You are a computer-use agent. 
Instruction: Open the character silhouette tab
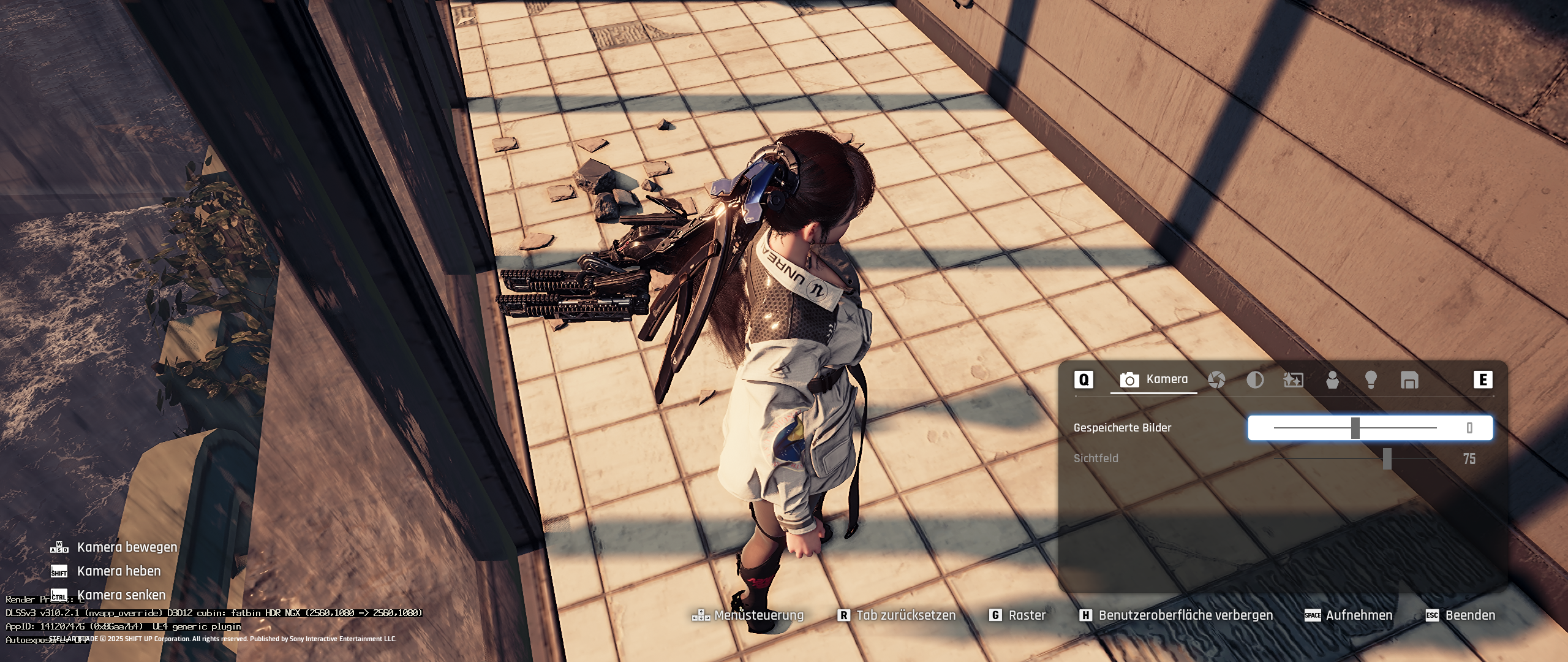[1332, 380]
